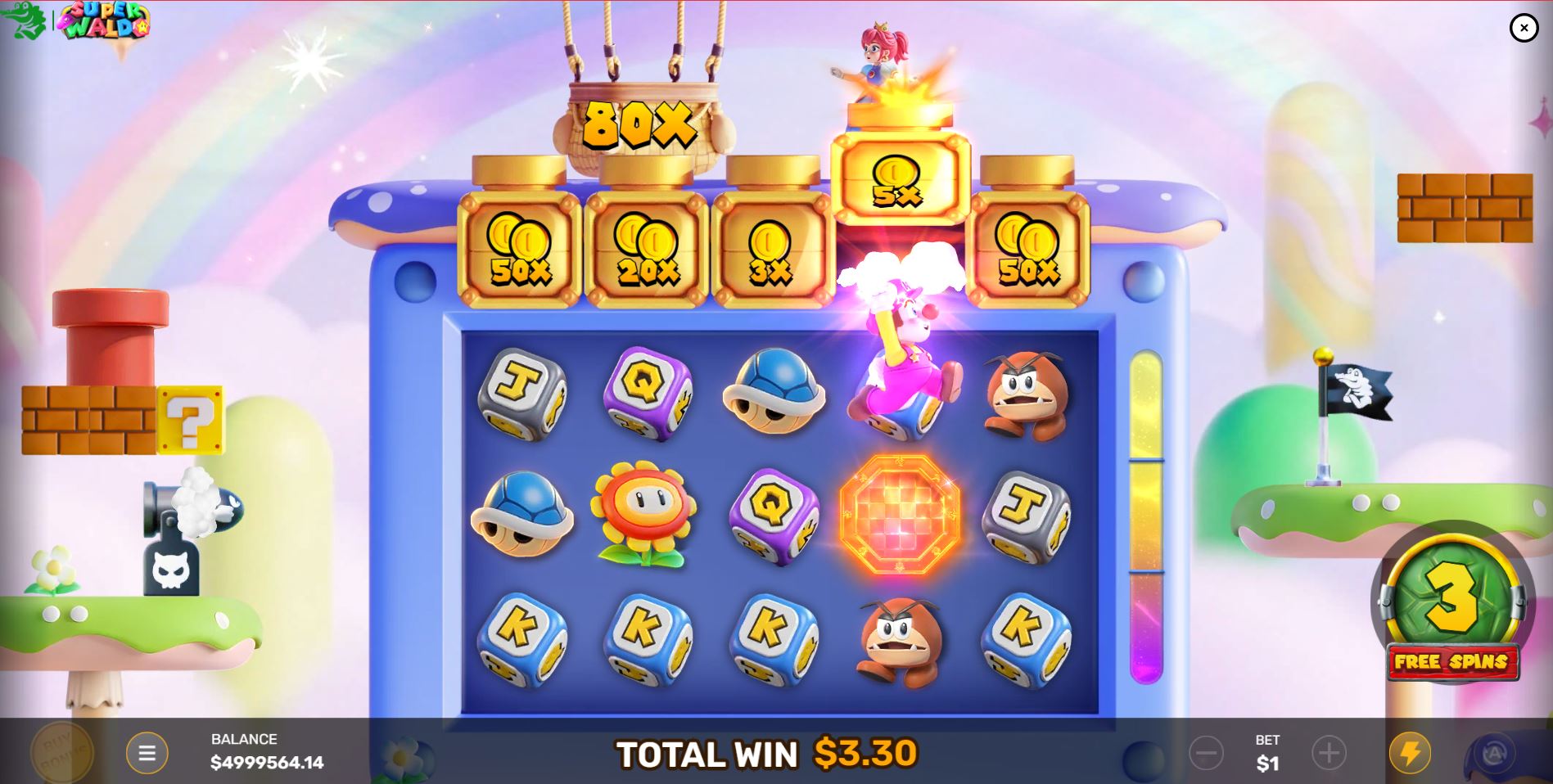Dismiss the screen with the X button
Screen dimensions: 1553x784
[x=1524, y=27]
